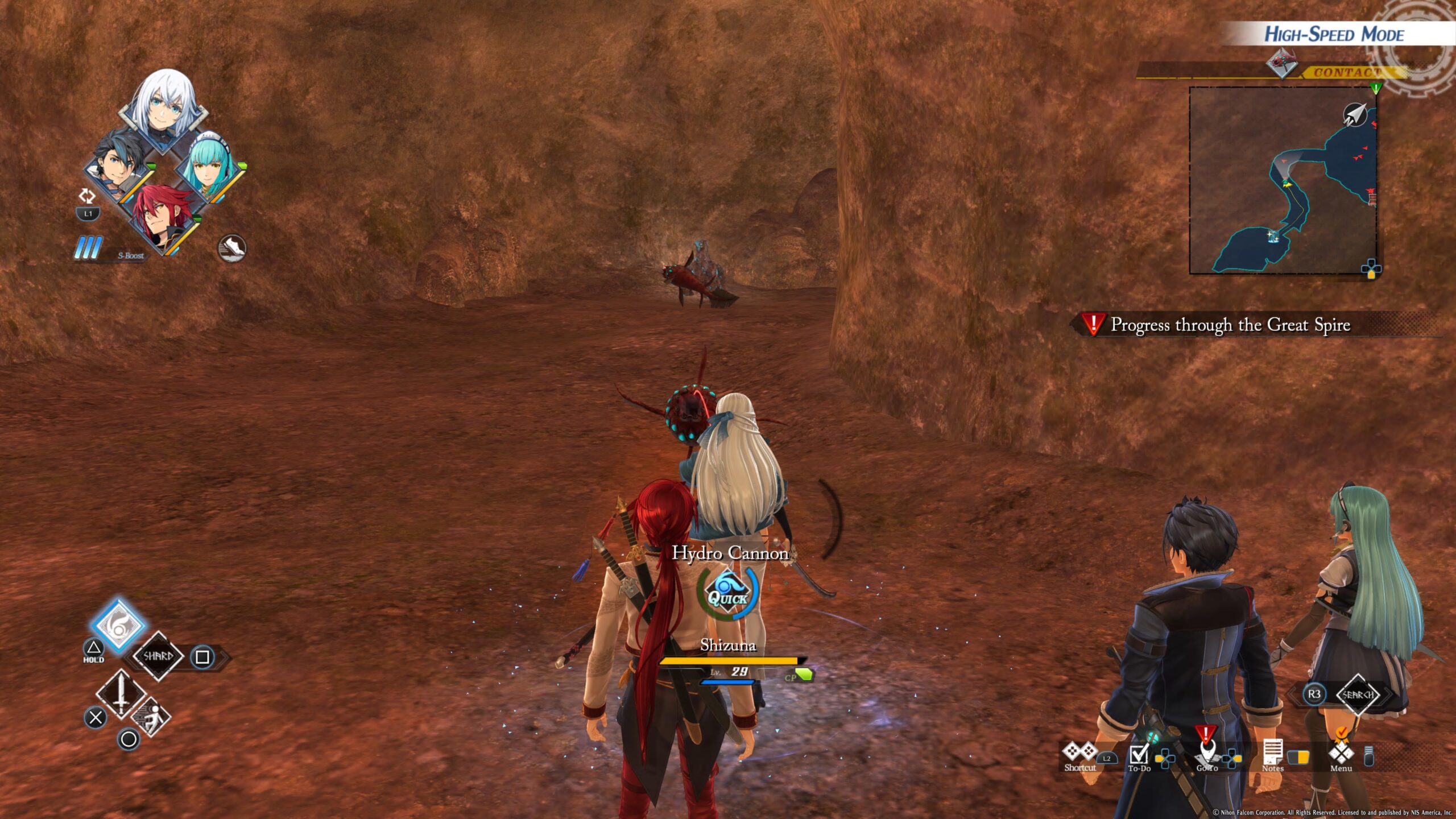Activate the Shard diamond icon
The image size is (1456, 819).
tap(158, 656)
